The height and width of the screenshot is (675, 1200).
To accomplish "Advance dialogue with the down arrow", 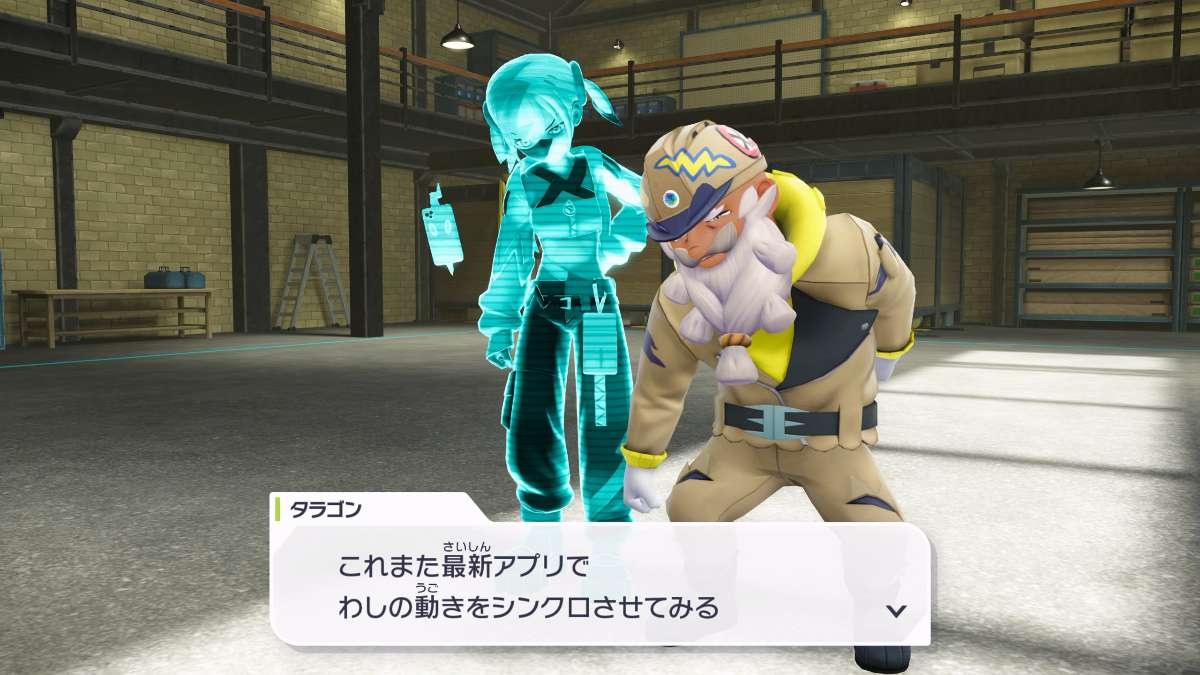I will pyautogui.click(x=896, y=610).
